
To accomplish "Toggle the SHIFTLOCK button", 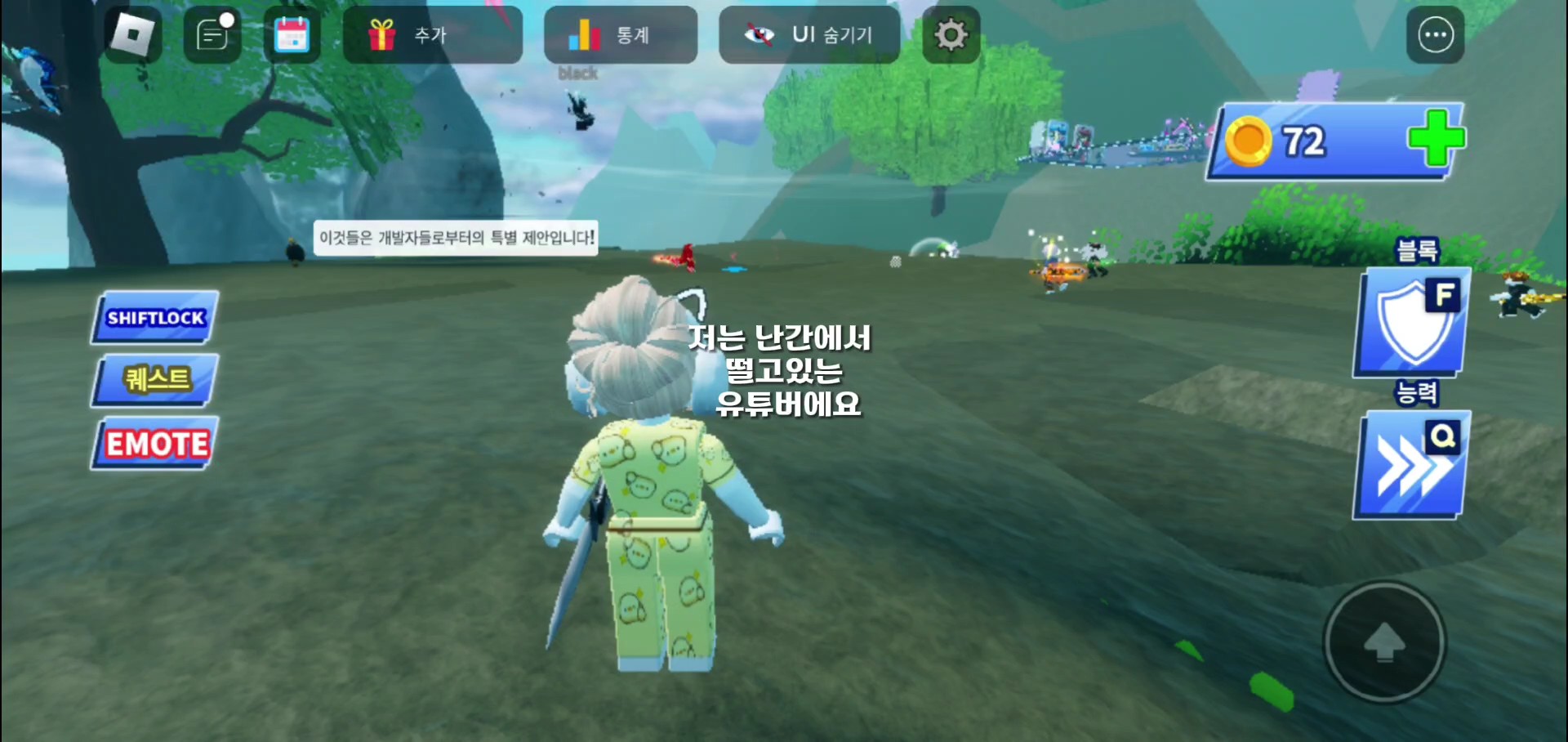I will tap(155, 318).
